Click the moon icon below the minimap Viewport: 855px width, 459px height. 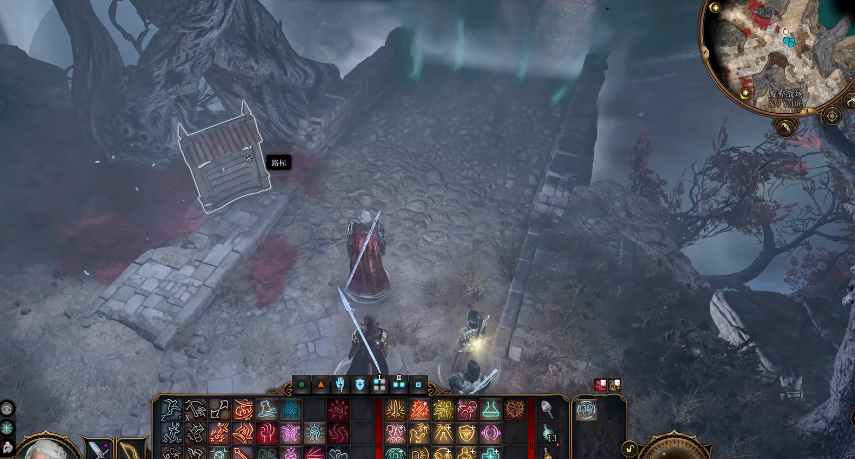(x=787, y=127)
